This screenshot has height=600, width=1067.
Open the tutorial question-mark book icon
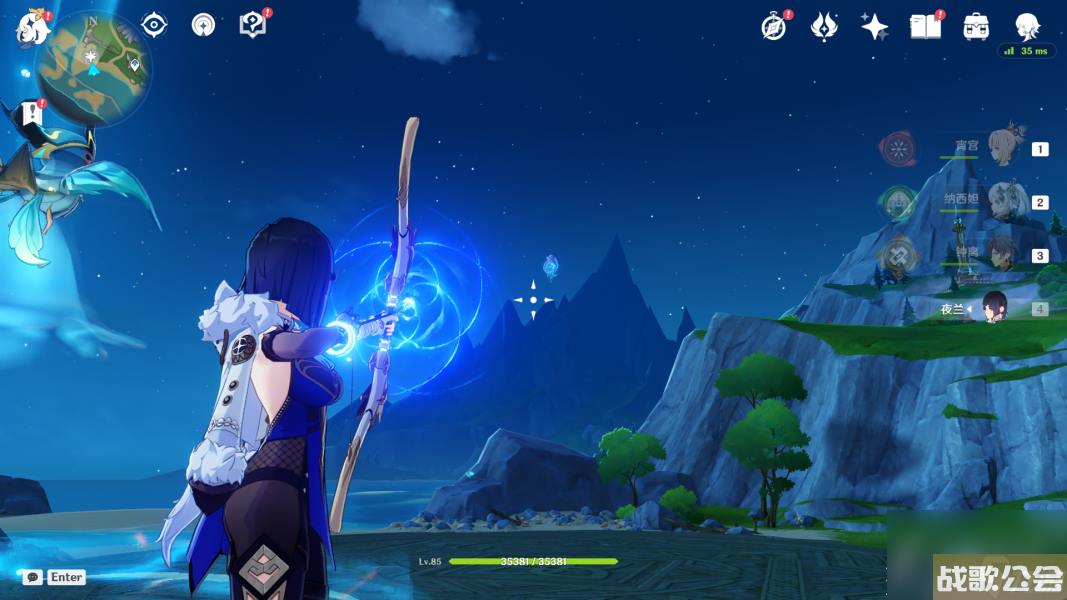tap(253, 25)
